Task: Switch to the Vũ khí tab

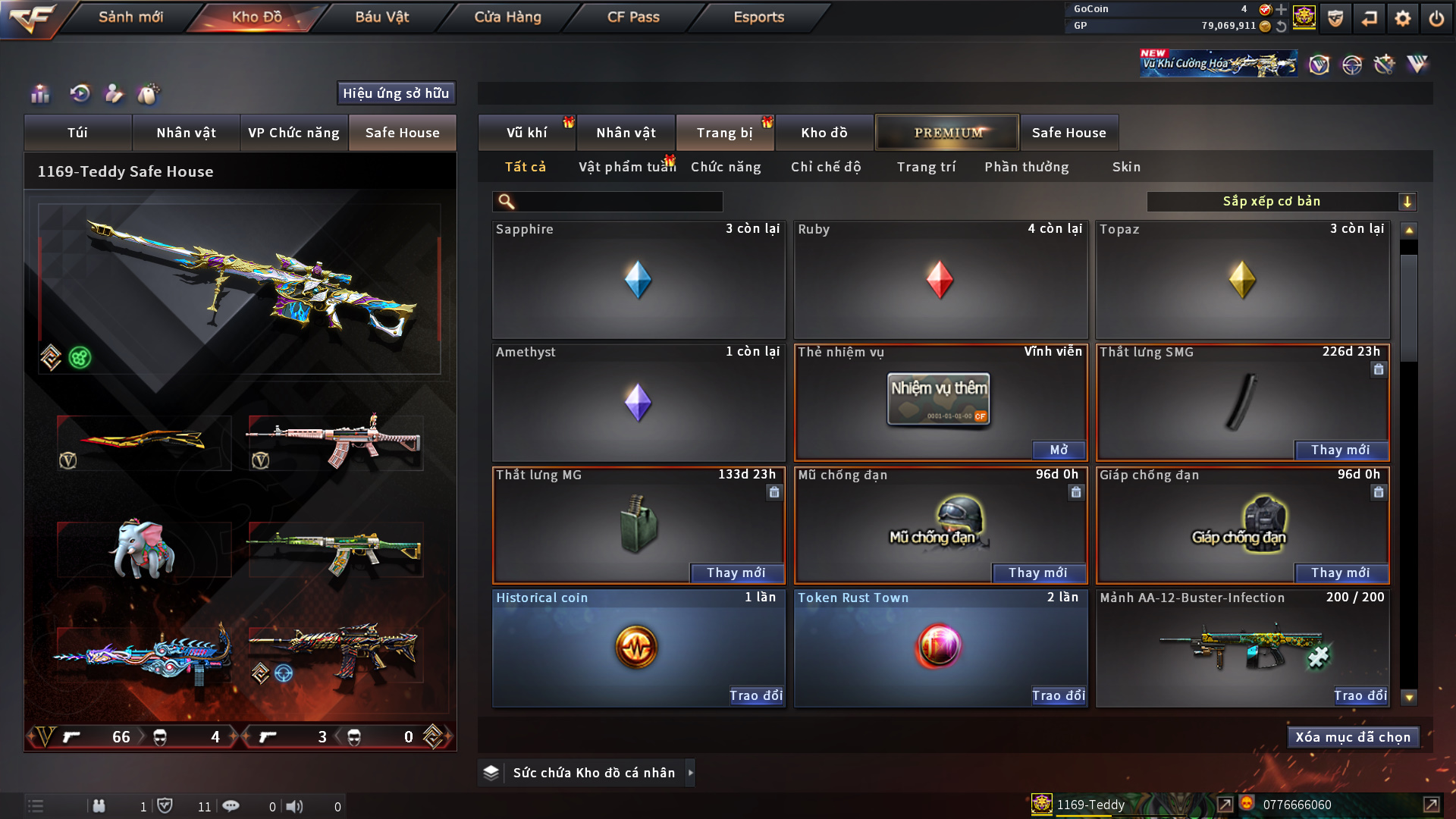Action: coord(526,133)
